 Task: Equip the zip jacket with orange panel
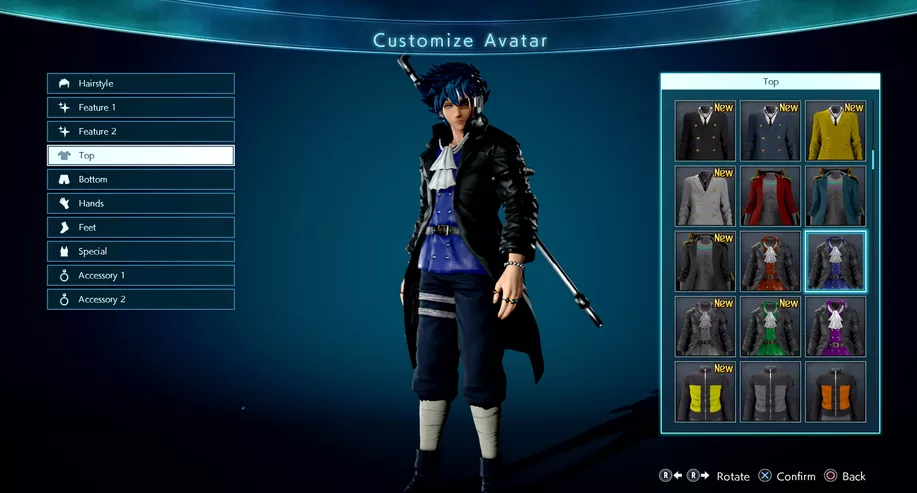click(835, 391)
